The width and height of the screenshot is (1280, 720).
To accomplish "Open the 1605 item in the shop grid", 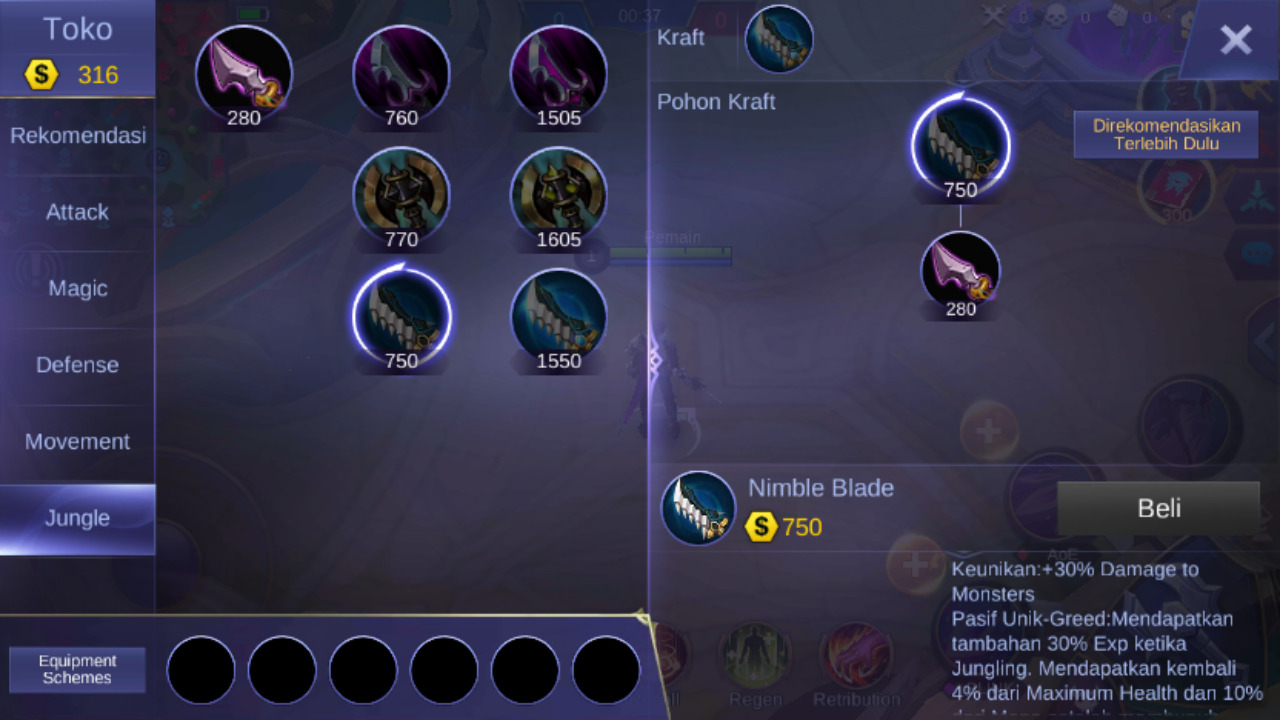I will point(558,197).
